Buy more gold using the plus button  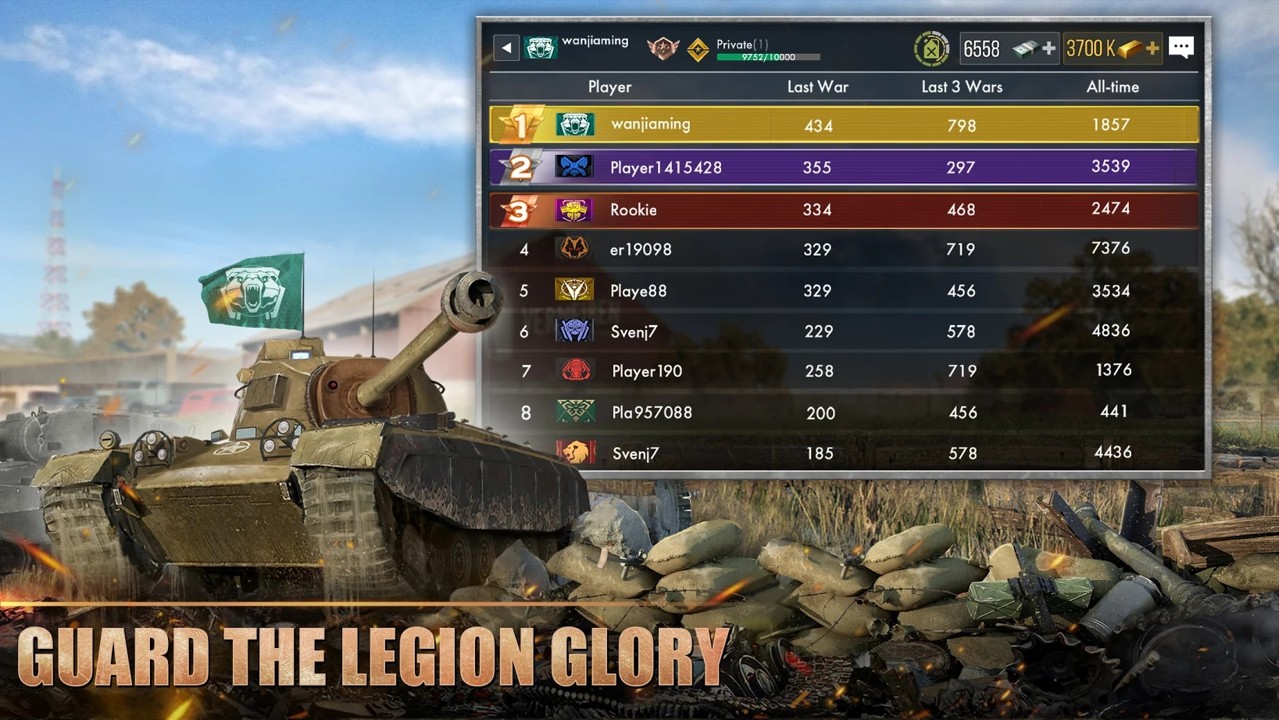click(1152, 48)
